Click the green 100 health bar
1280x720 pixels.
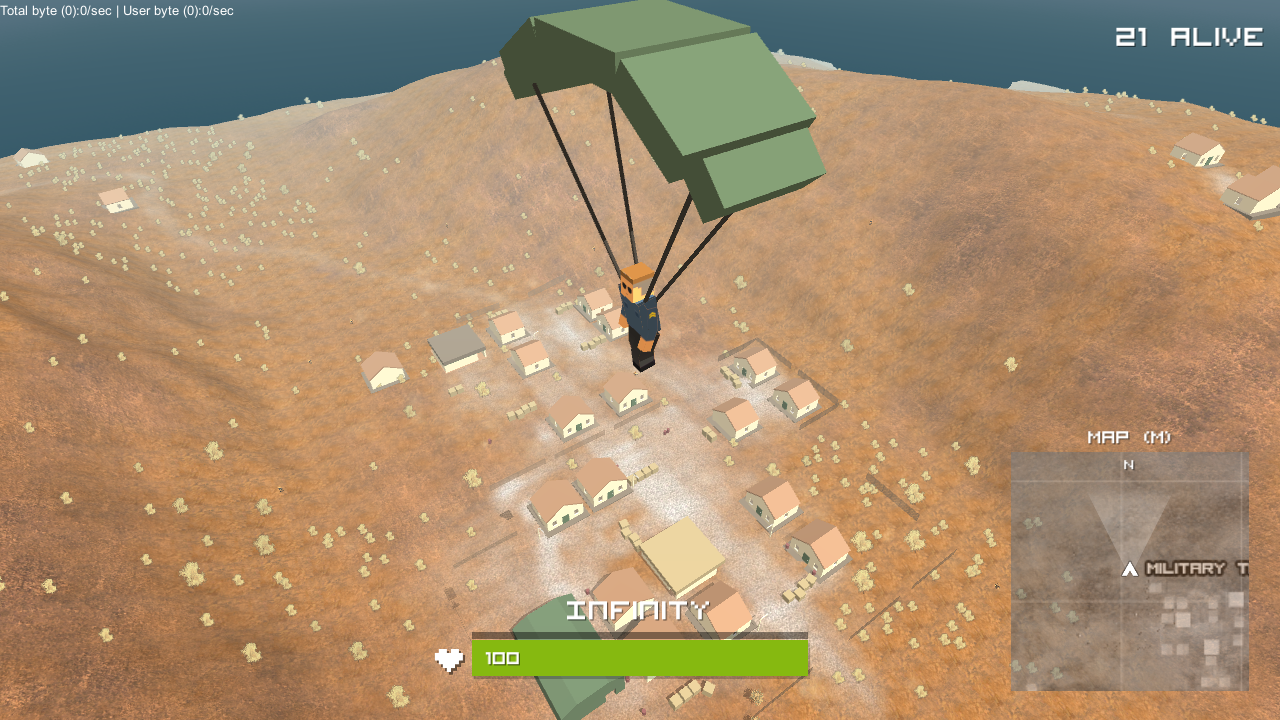(640, 657)
